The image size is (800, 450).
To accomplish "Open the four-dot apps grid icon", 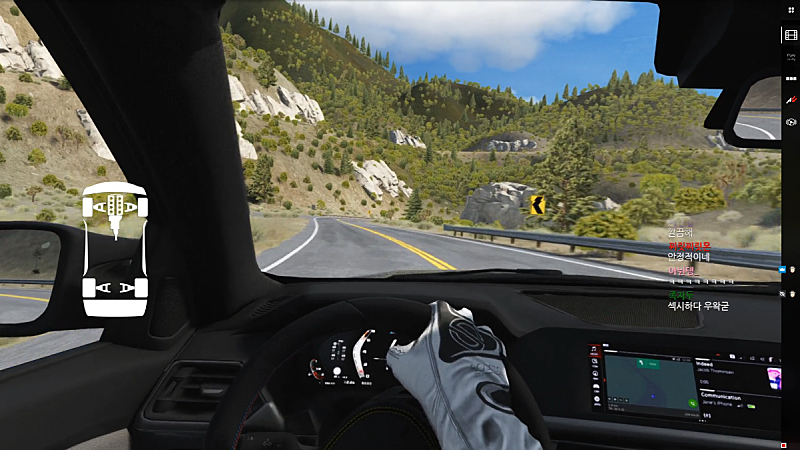I will coord(790,10).
